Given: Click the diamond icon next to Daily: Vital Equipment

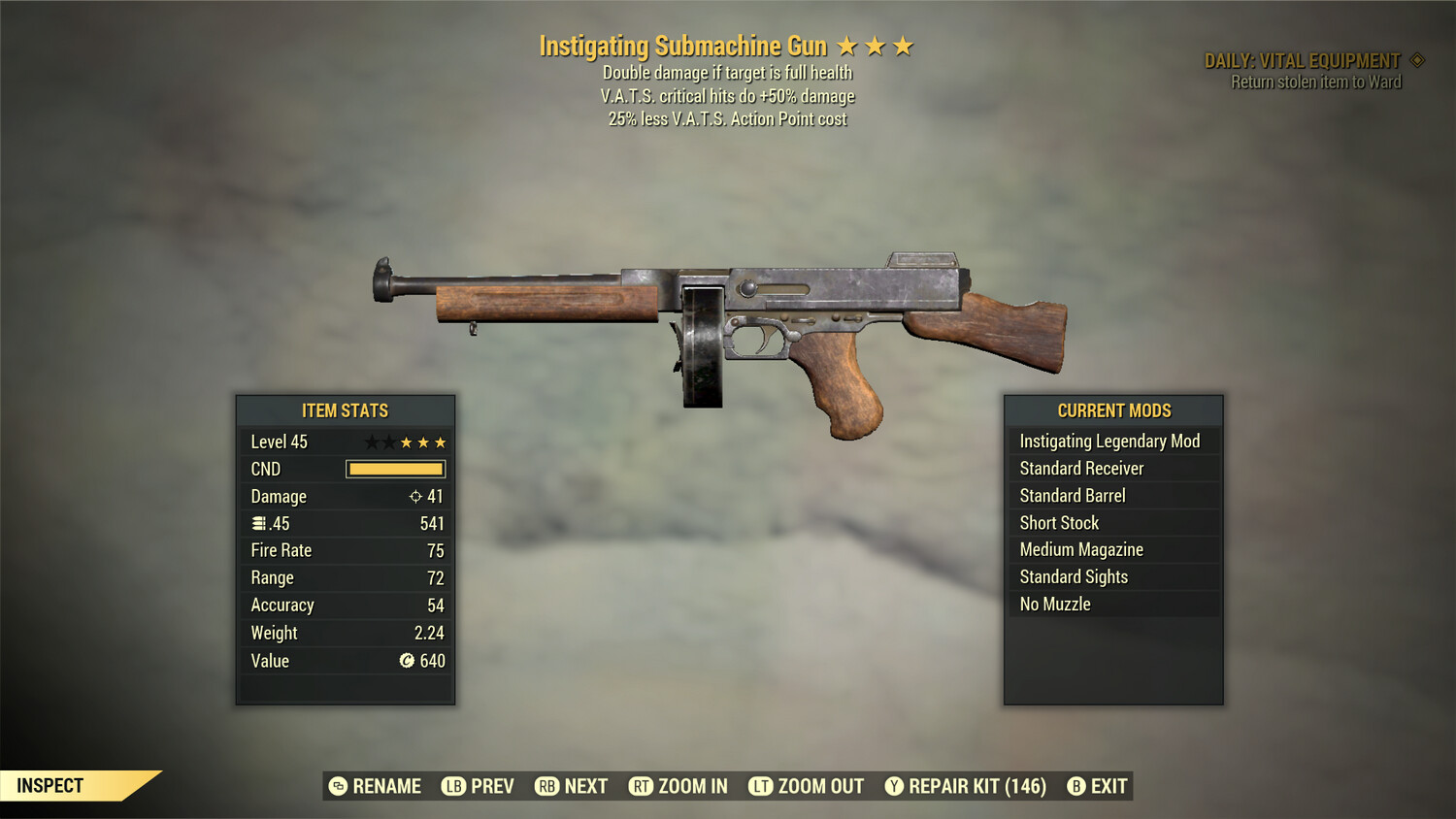Looking at the screenshot, I should coord(1415,59).
